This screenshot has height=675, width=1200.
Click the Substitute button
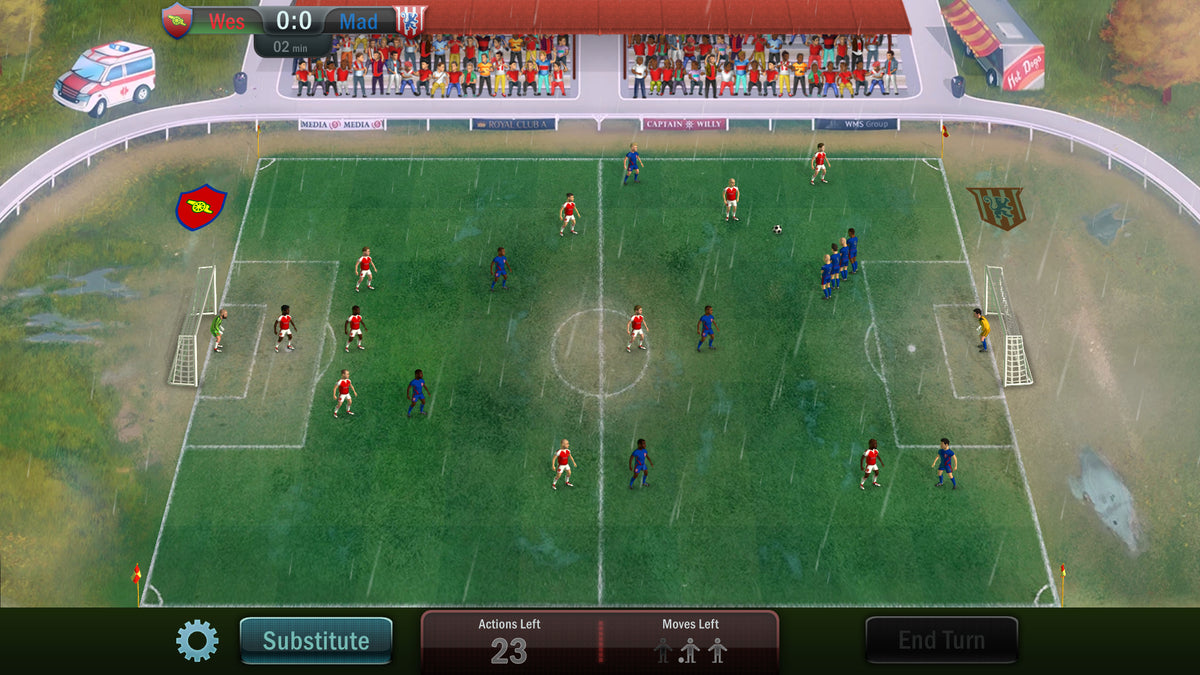316,641
